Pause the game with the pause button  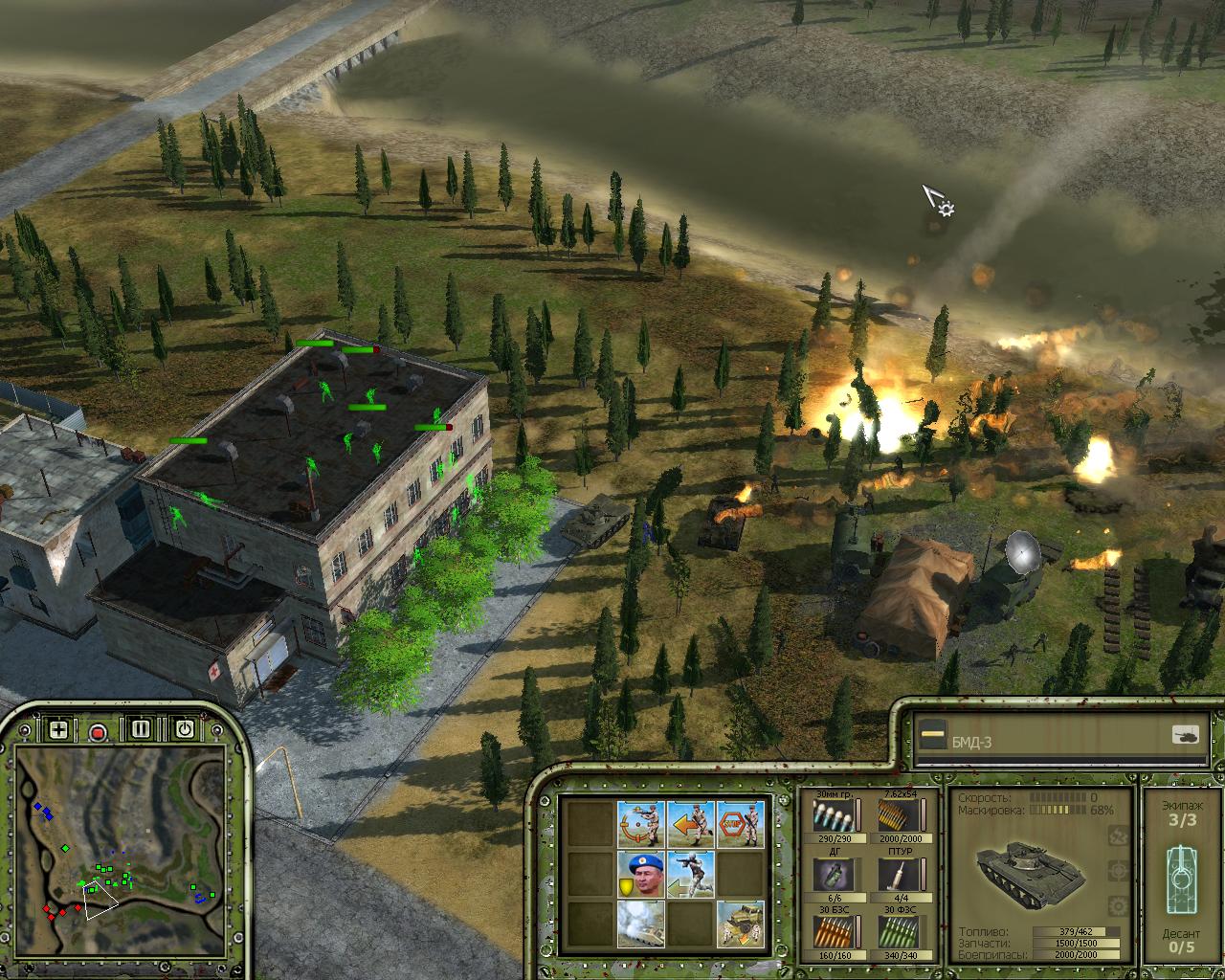point(141,729)
